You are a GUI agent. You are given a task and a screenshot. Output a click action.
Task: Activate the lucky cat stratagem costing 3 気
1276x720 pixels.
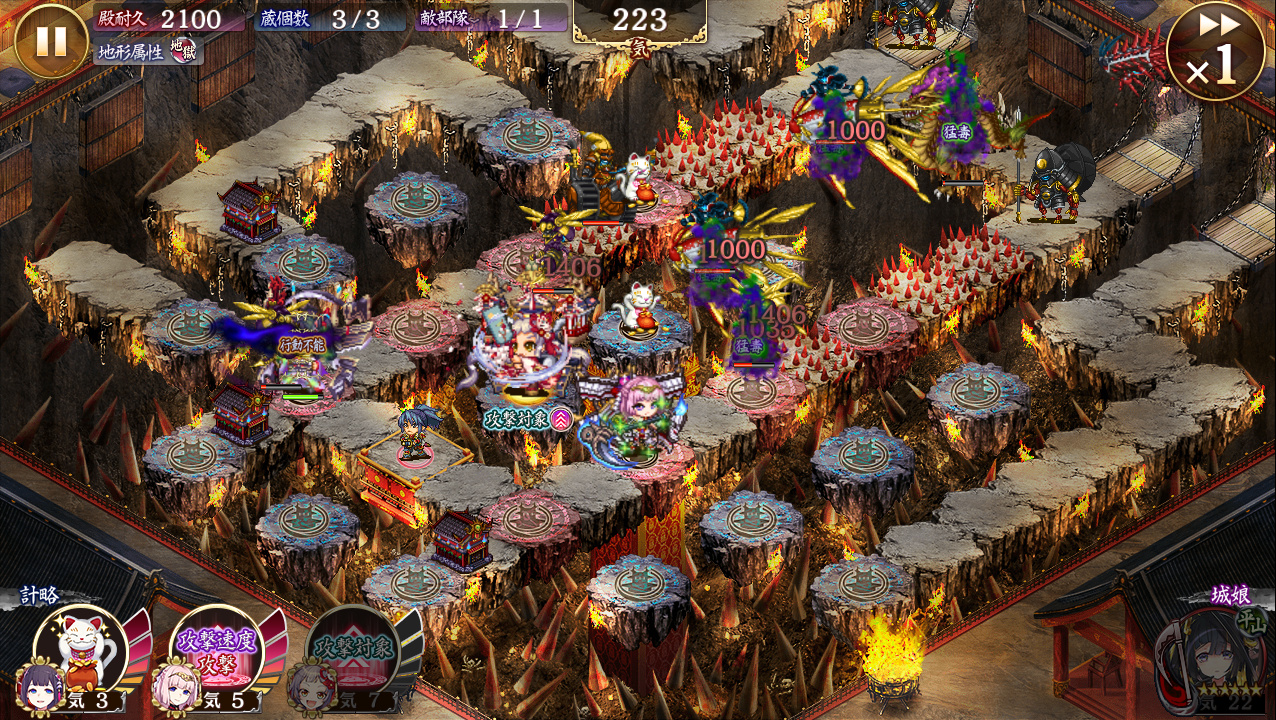[82, 650]
